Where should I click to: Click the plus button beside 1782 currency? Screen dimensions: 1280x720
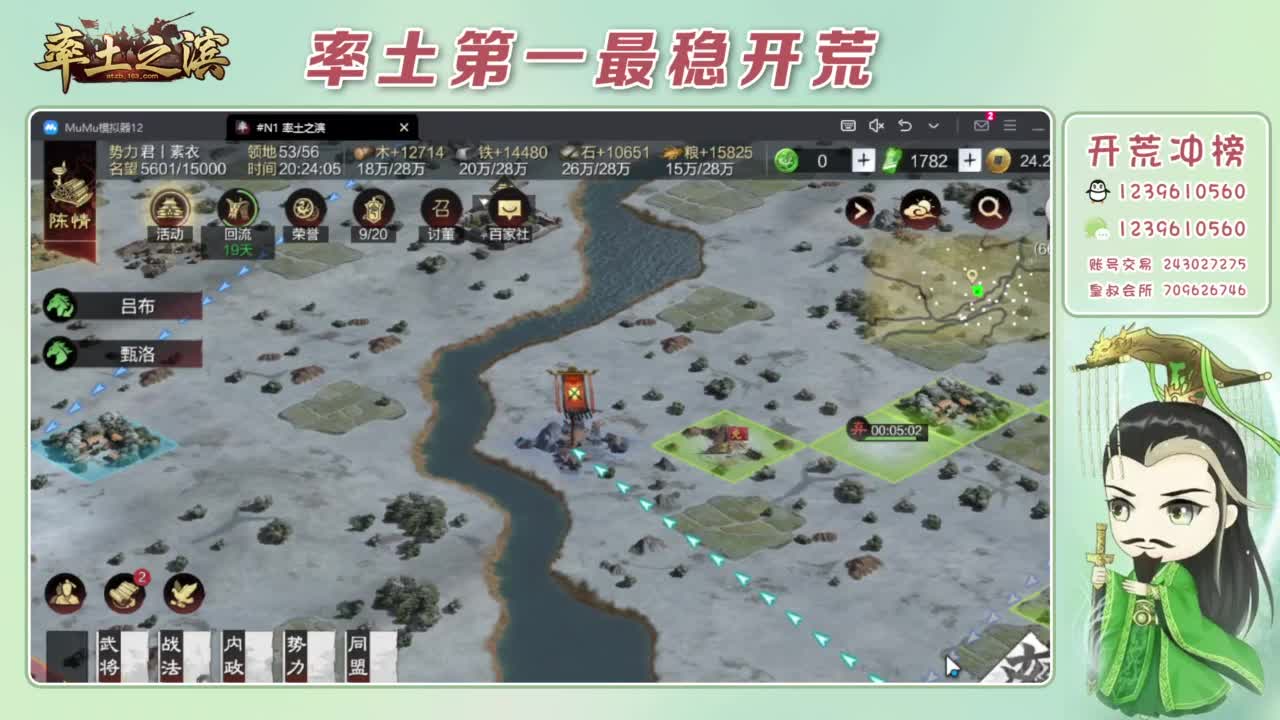(968, 159)
